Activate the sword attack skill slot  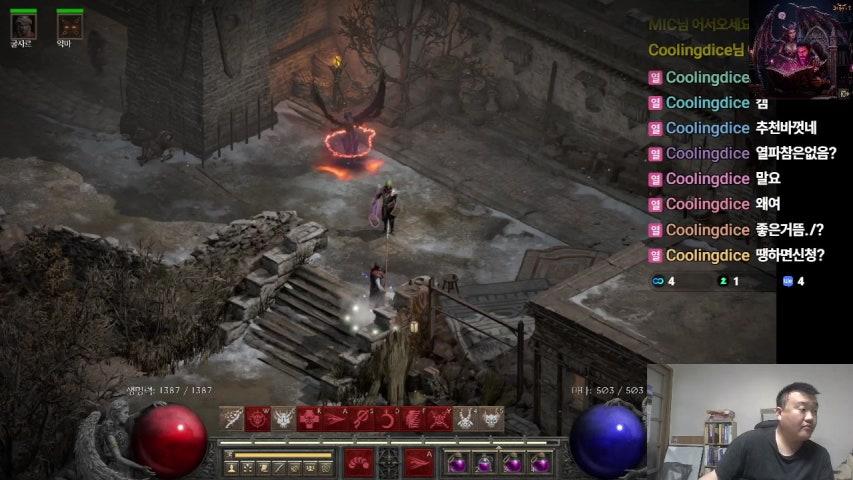click(x=232, y=418)
